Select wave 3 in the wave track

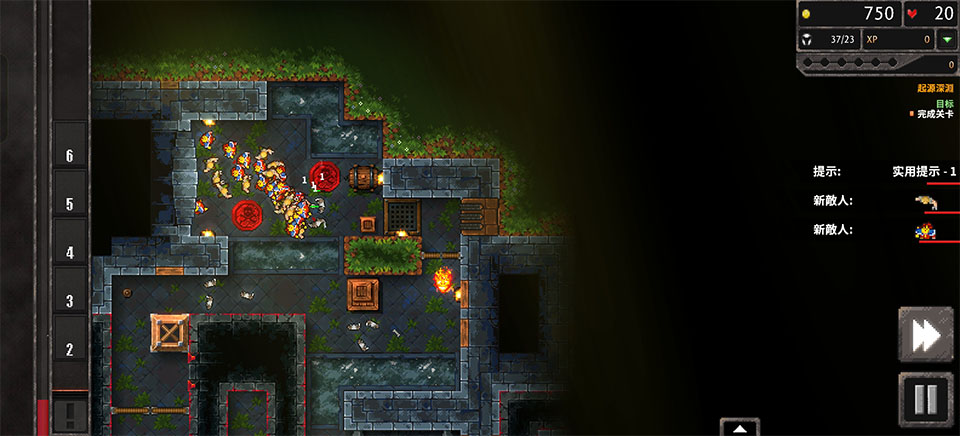(70, 301)
